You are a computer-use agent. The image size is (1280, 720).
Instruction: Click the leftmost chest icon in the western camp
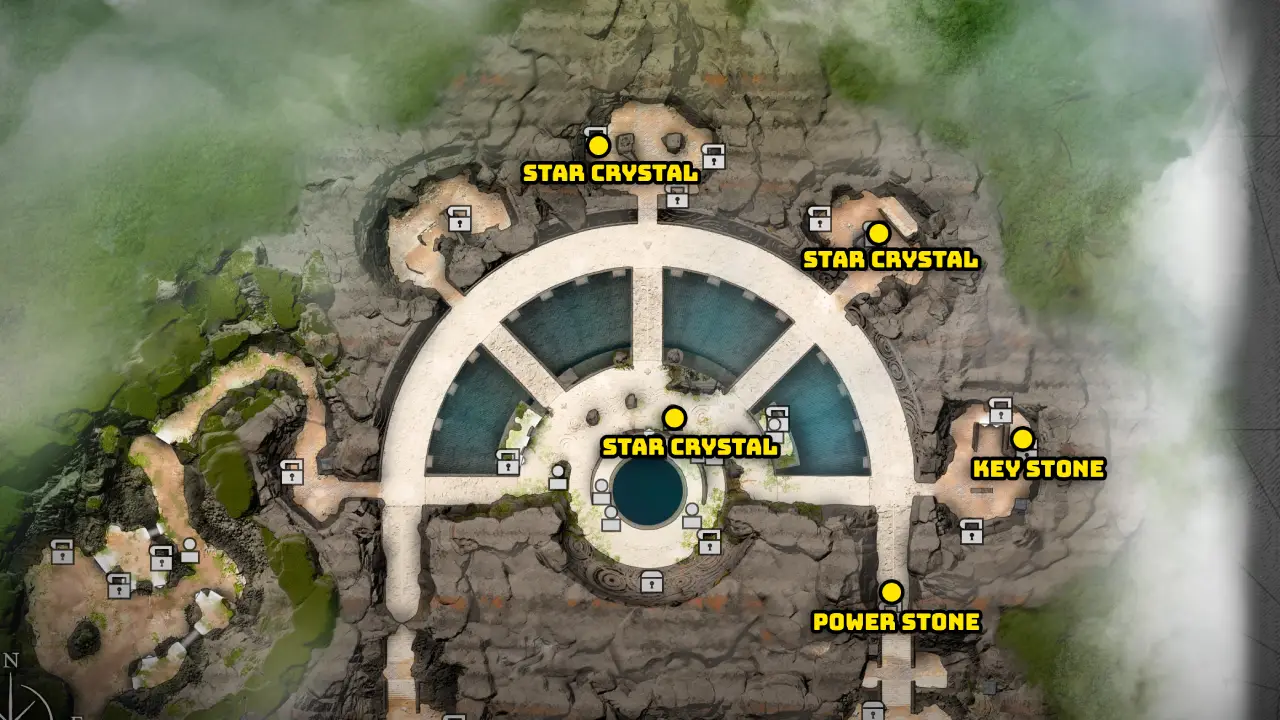(x=62, y=552)
